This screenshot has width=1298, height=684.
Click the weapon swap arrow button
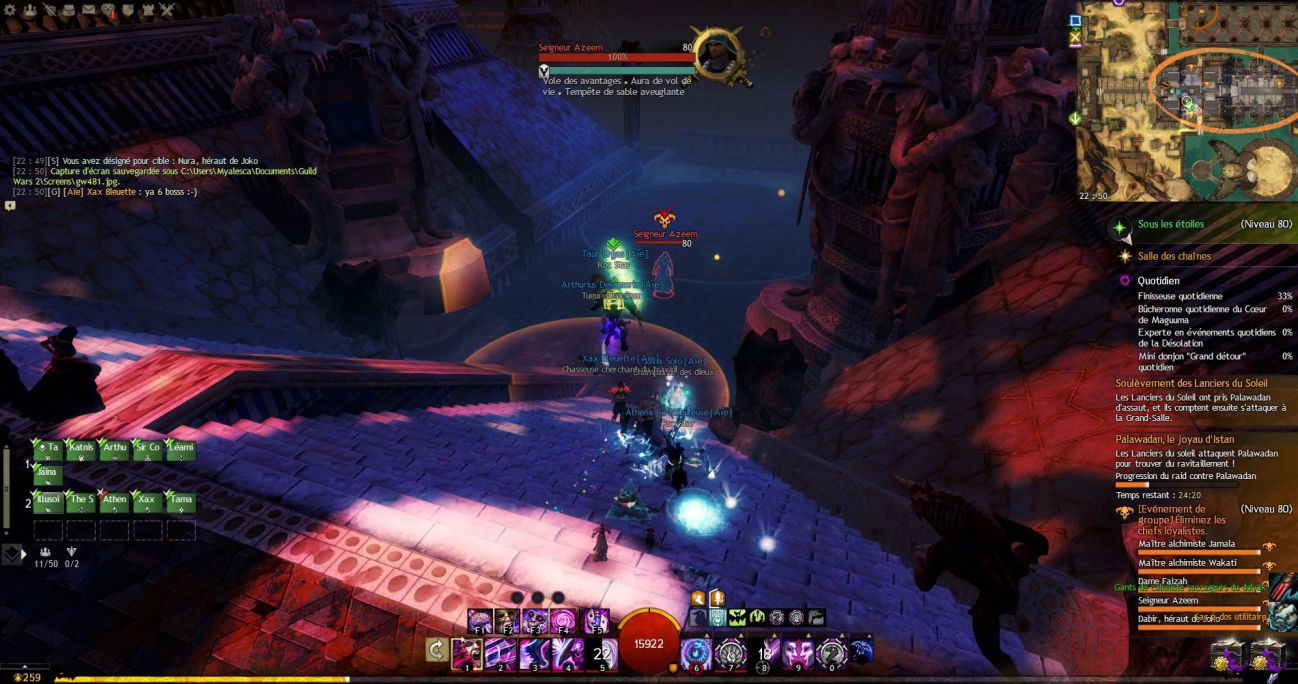pos(437,652)
